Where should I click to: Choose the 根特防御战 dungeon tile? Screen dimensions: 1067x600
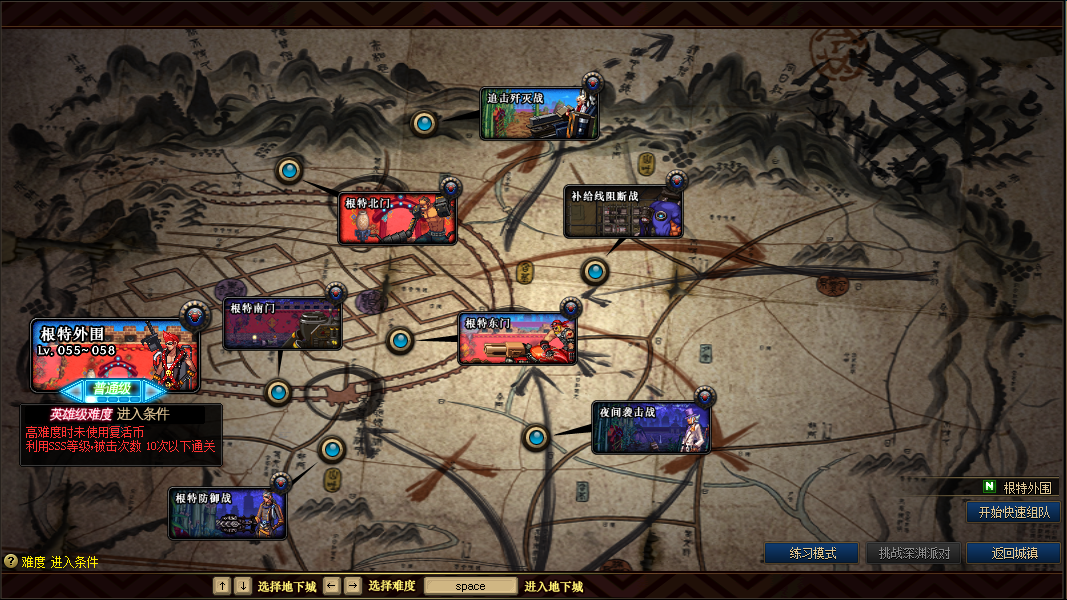click(228, 514)
